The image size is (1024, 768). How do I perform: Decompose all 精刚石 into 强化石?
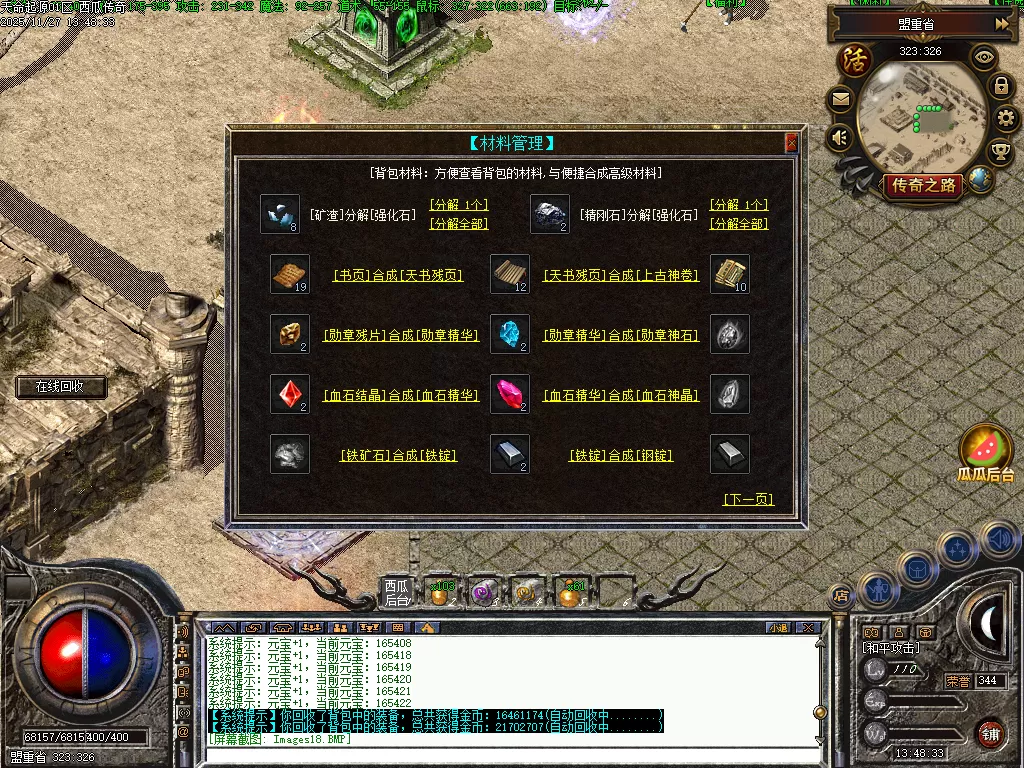[739, 224]
